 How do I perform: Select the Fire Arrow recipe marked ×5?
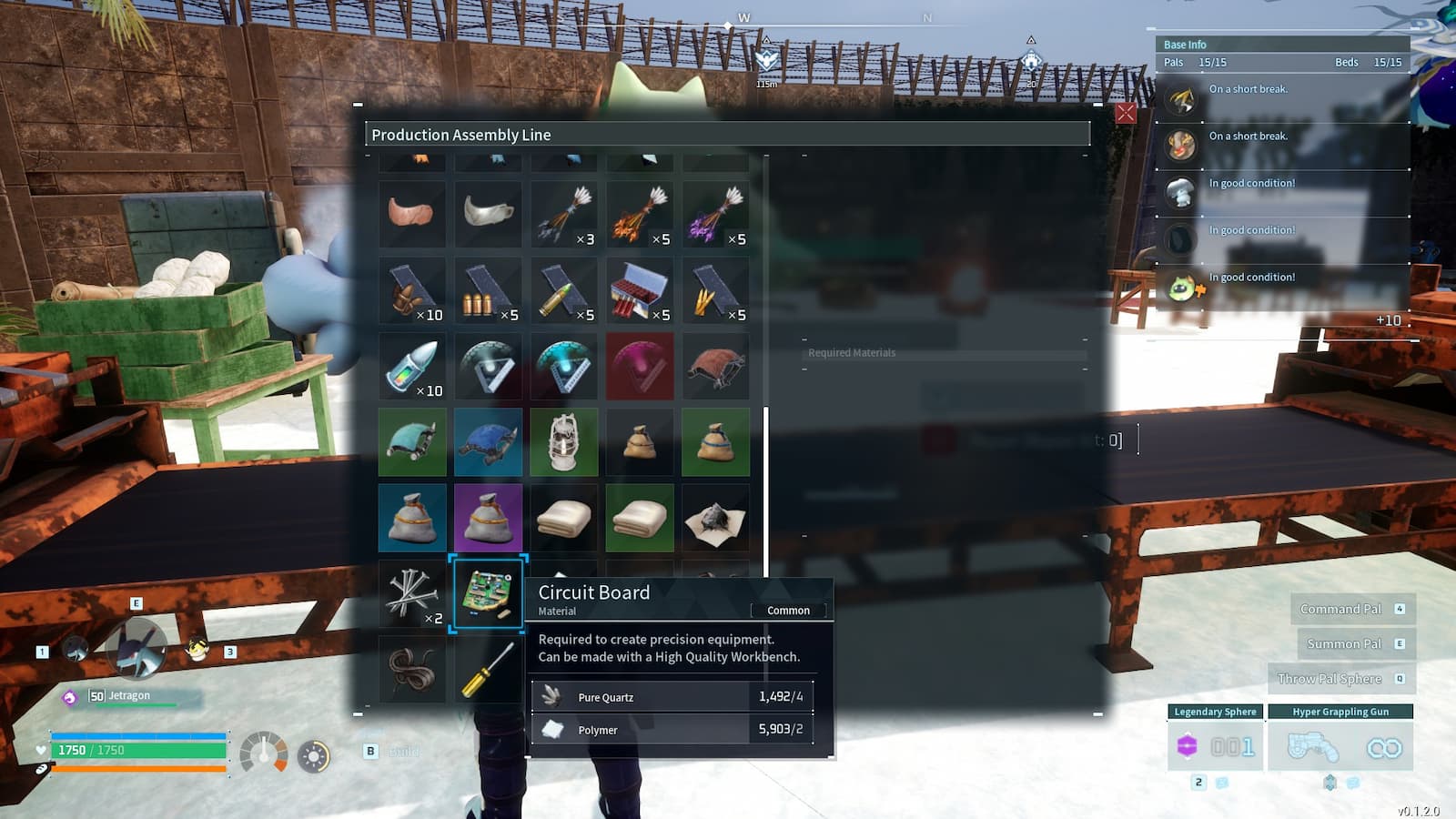pyautogui.click(x=640, y=215)
